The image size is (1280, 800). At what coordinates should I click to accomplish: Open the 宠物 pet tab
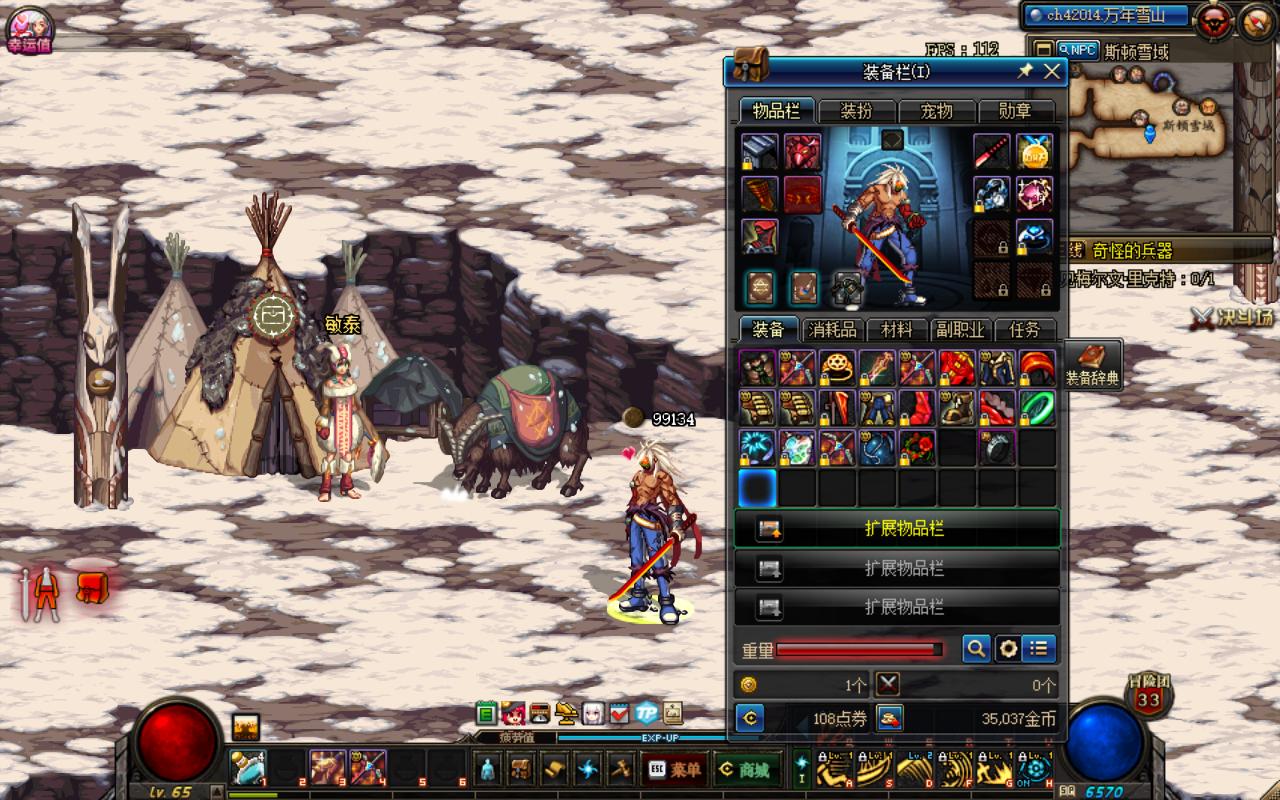[936, 111]
